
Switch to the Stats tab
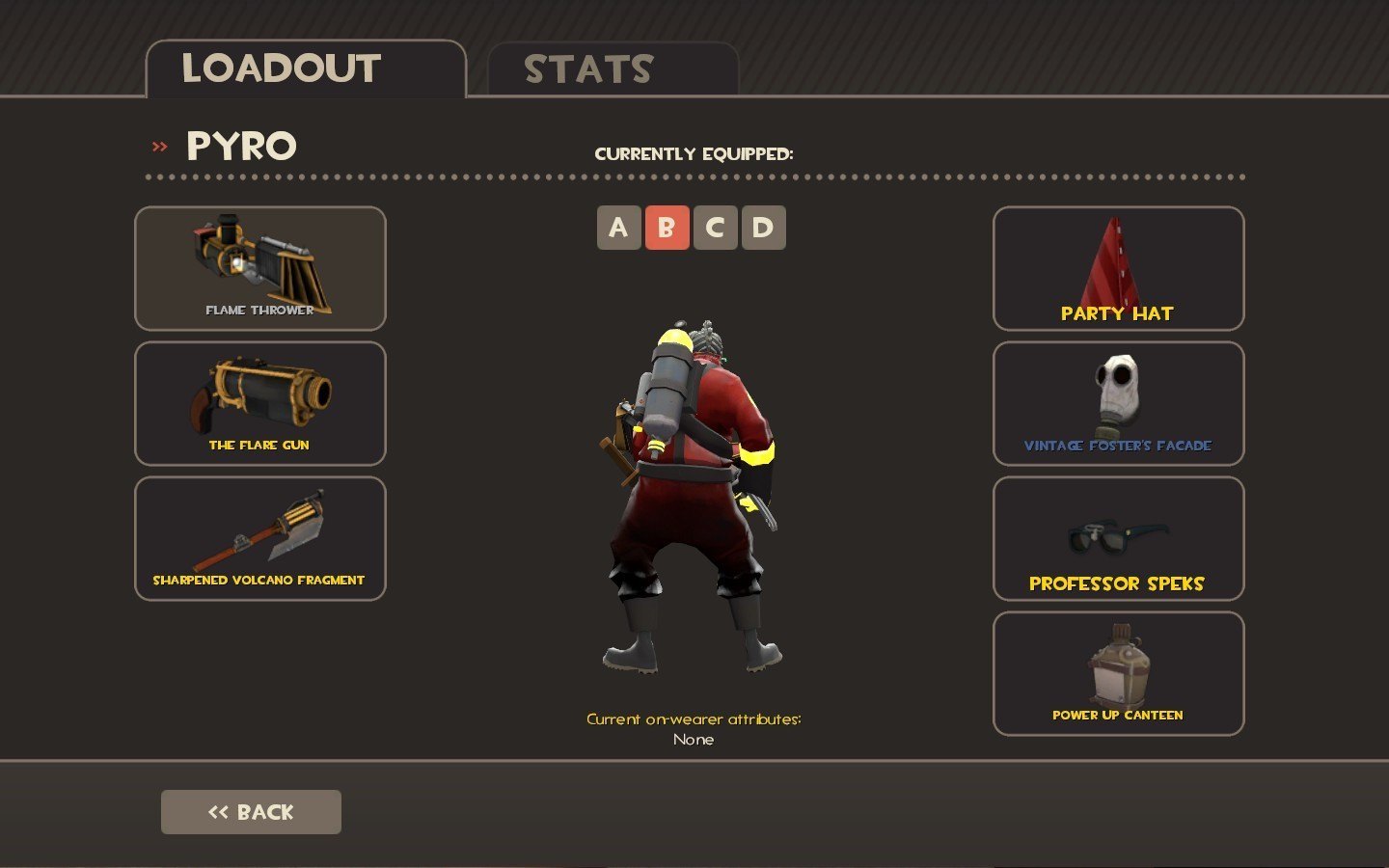coord(613,69)
